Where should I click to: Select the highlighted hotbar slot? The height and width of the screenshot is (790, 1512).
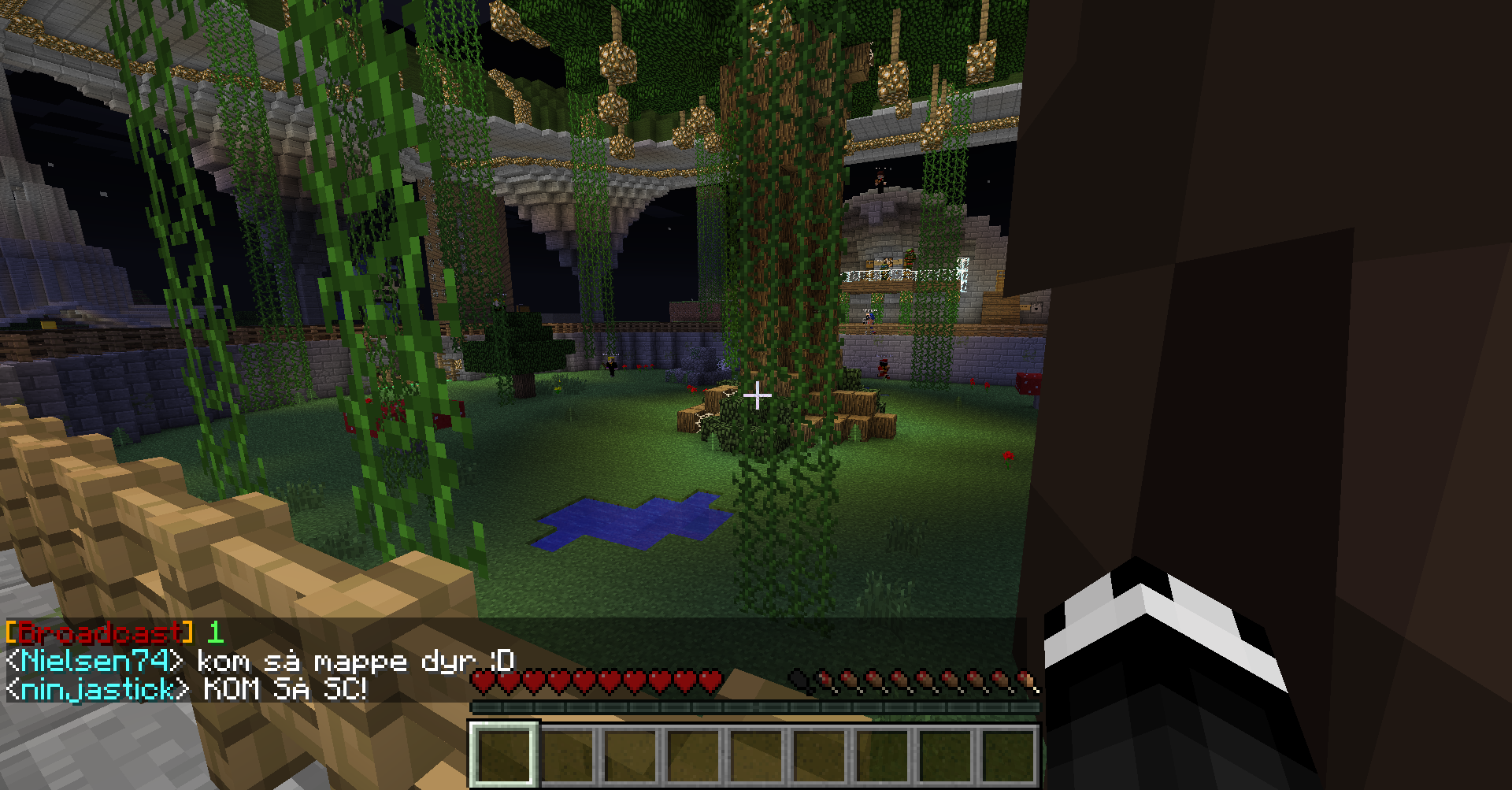click(505, 755)
